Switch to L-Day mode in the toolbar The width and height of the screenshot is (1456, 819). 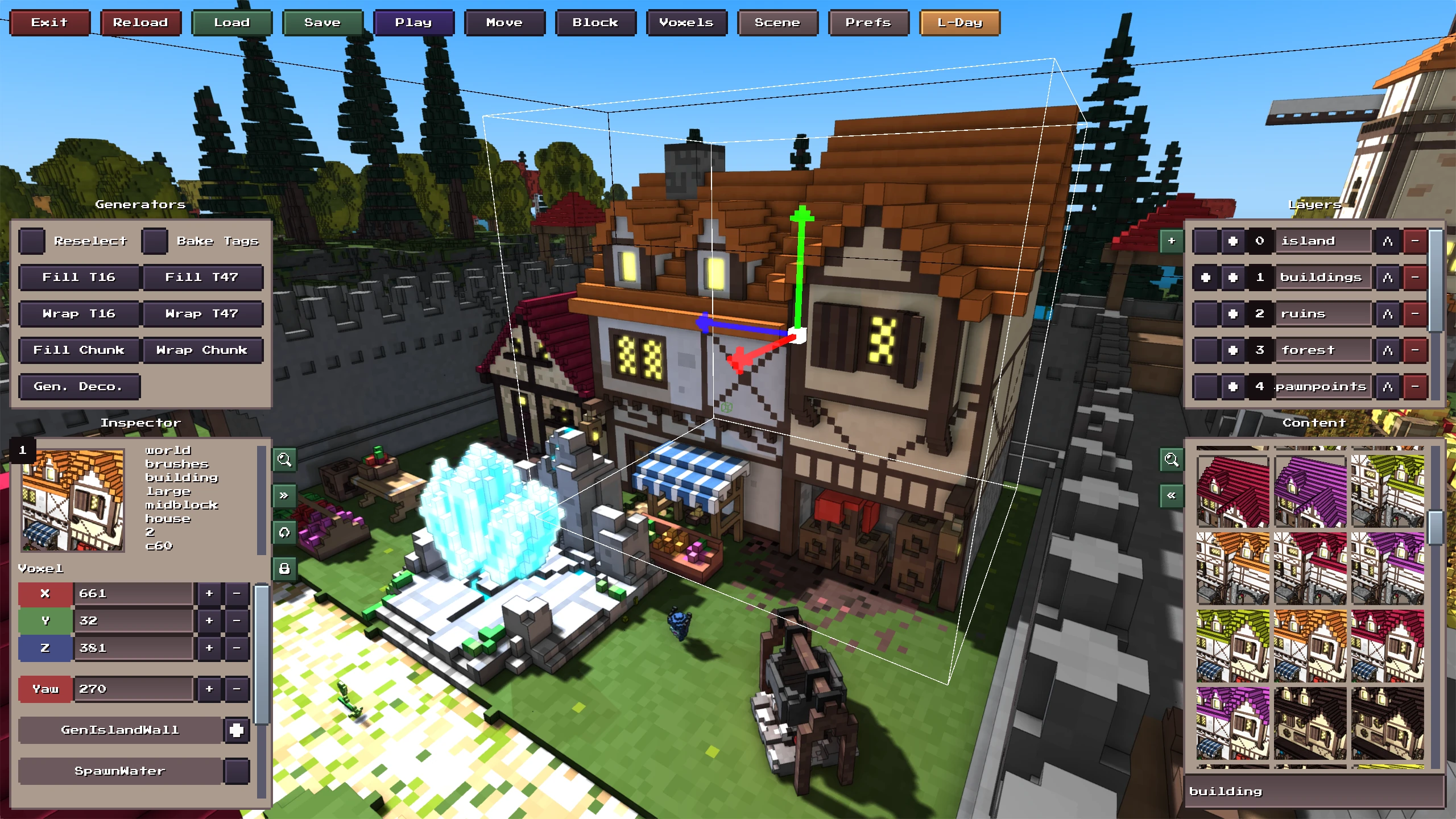coord(959,23)
